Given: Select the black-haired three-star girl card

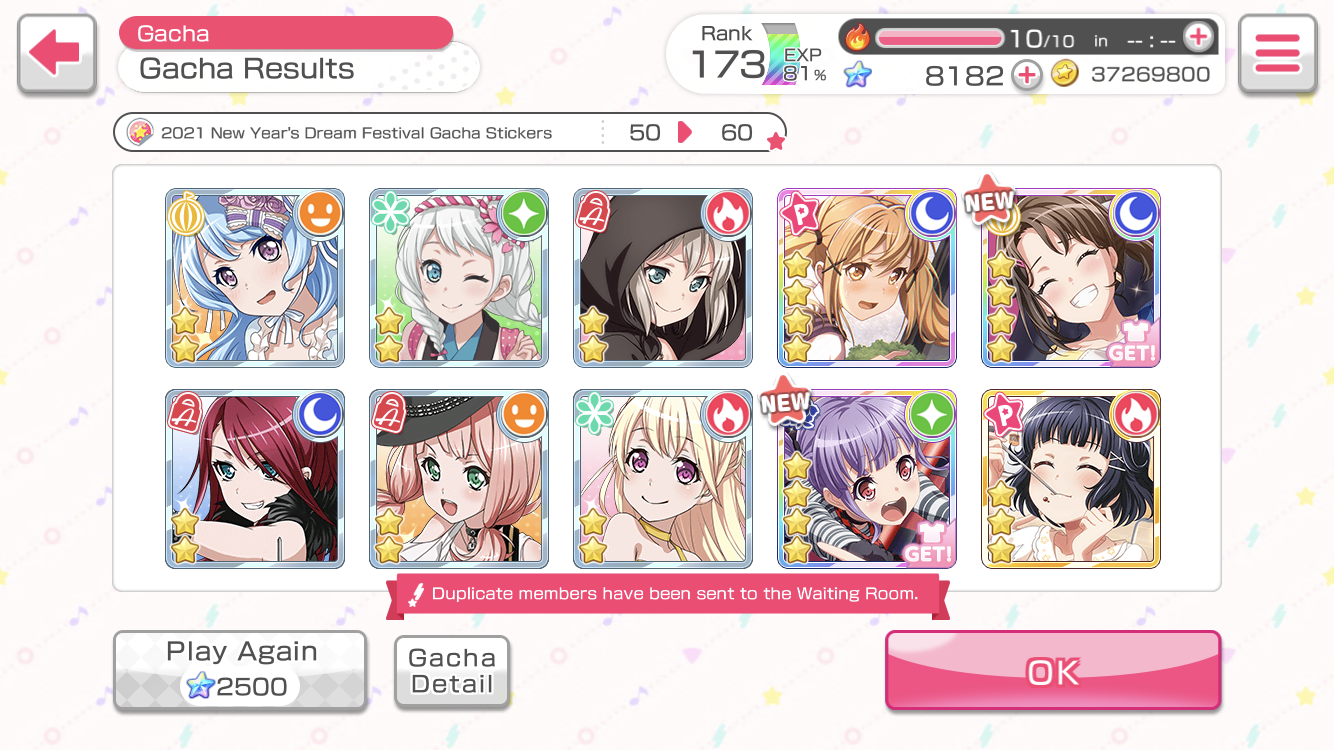Looking at the screenshot, I should 1071,479.
